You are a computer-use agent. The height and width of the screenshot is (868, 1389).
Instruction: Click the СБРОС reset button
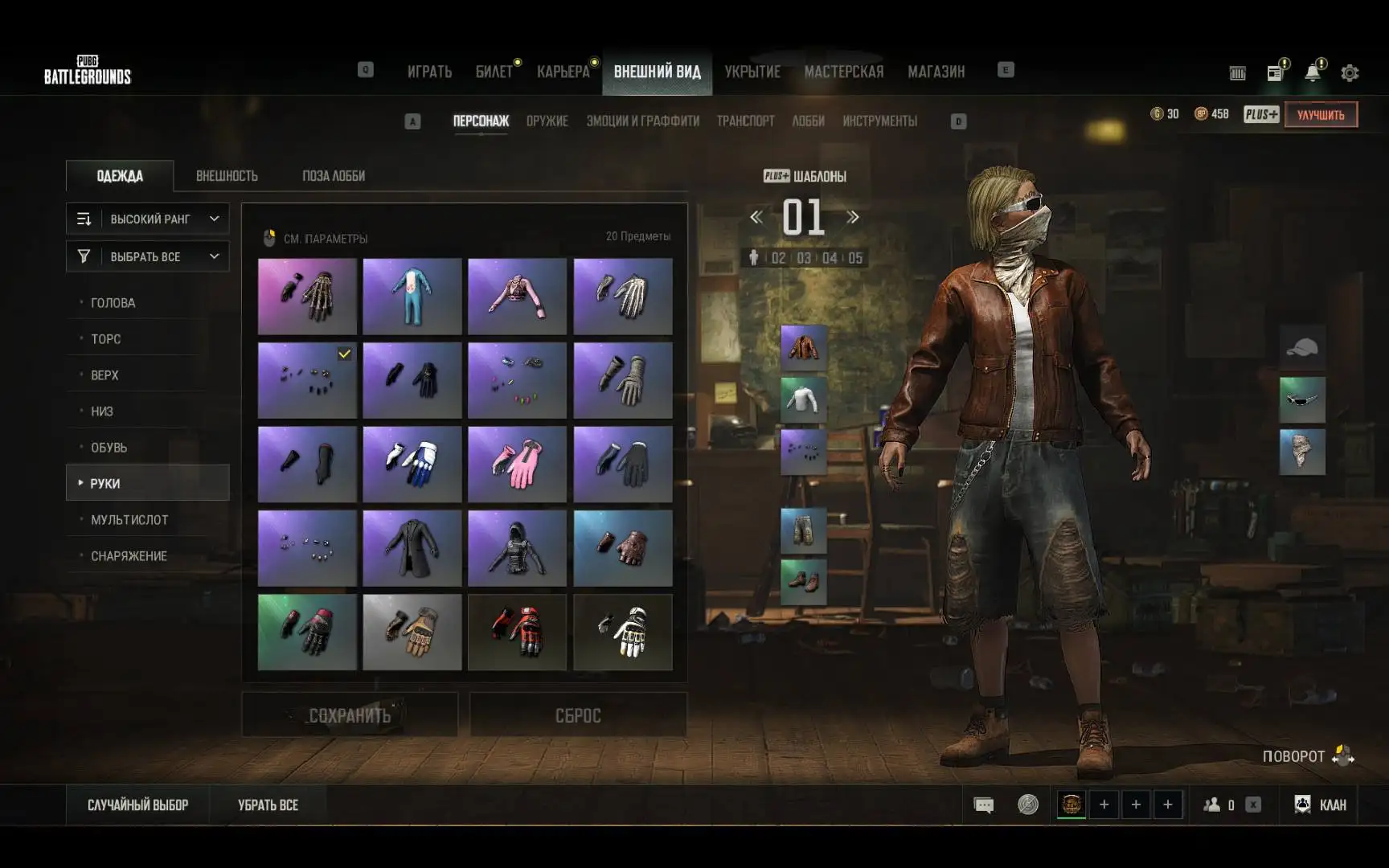pyautogui.click(x=578, y=715)
